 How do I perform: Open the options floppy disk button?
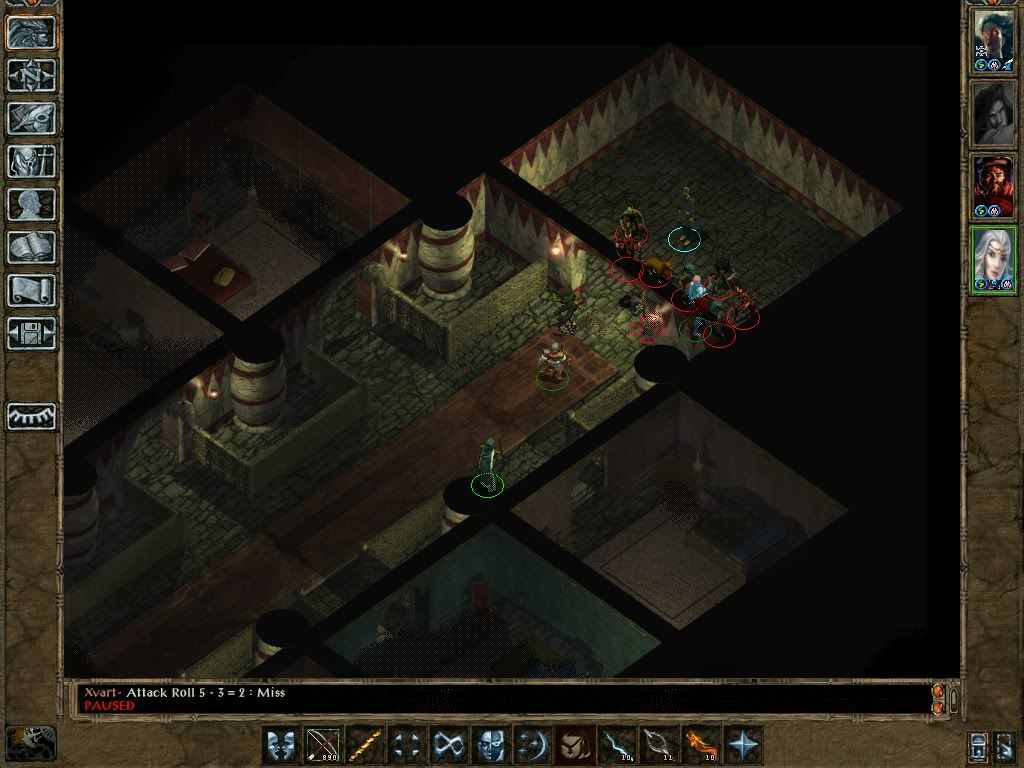tap(31, 333)
